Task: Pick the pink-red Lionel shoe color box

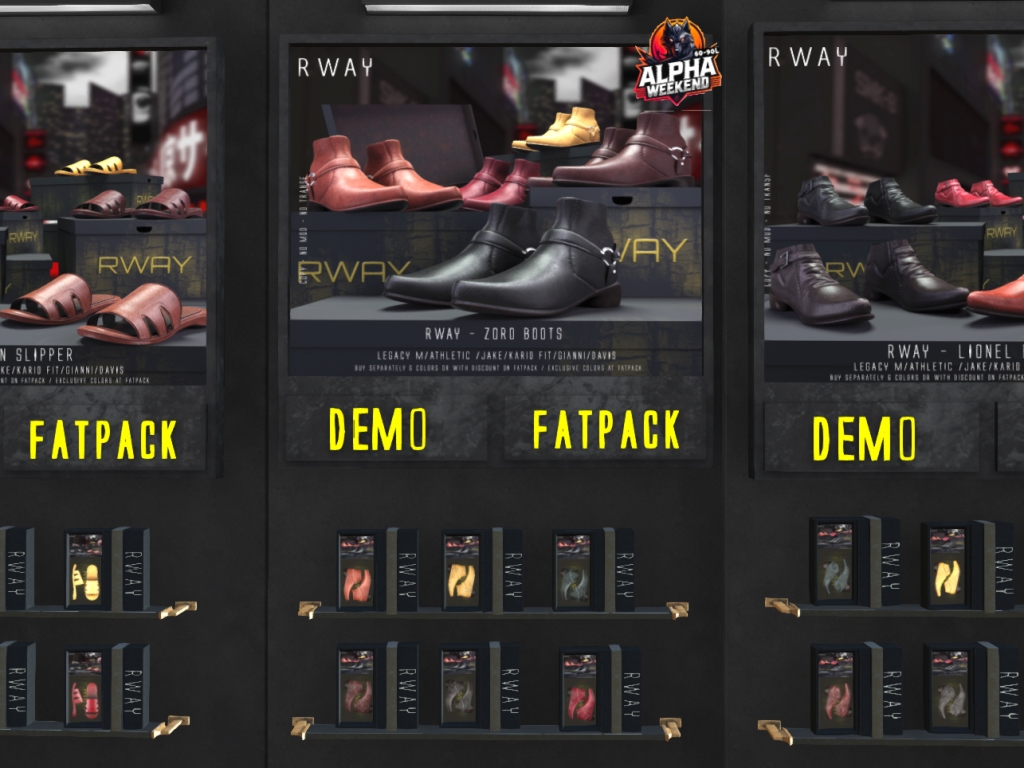Action: point(835,687)
